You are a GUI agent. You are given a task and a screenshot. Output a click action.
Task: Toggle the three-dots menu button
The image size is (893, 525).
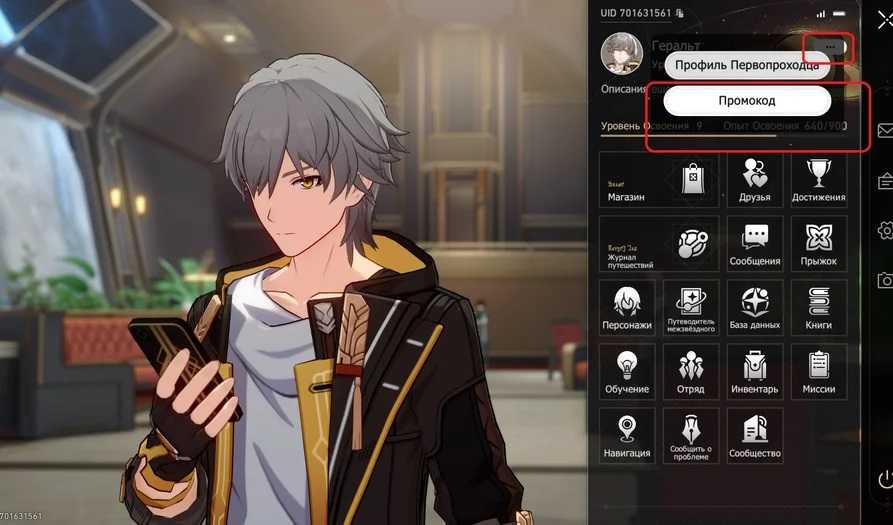830,47
